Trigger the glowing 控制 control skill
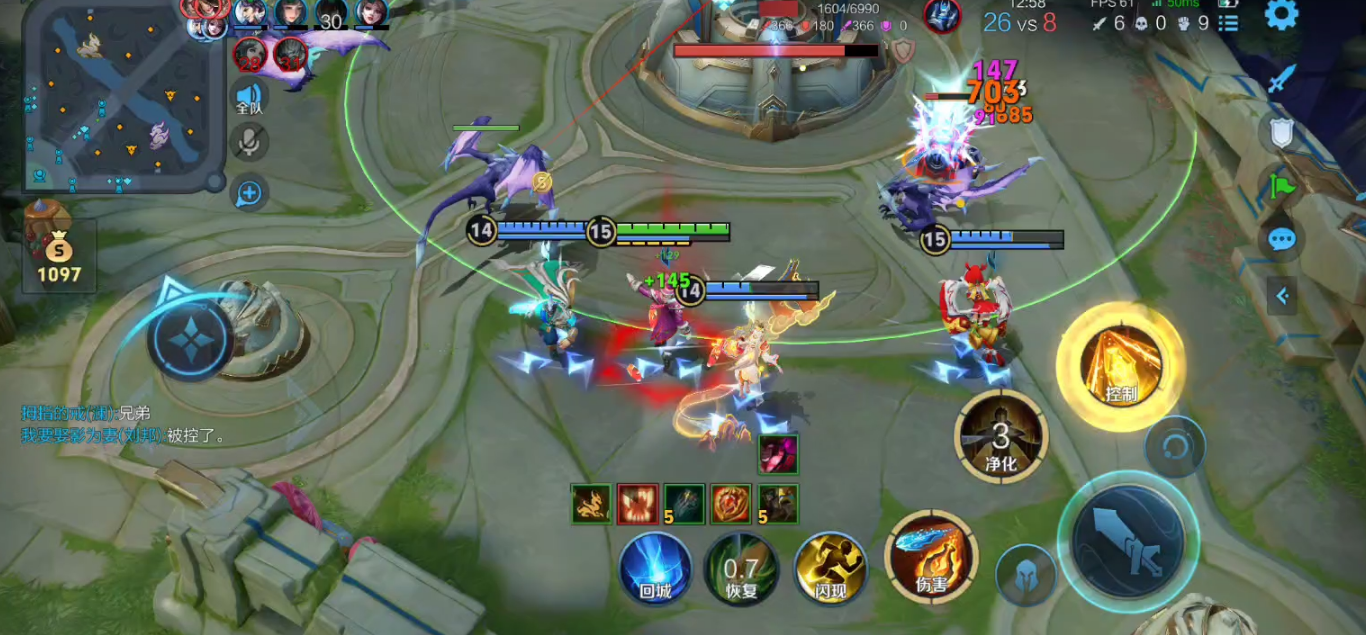The height and width of the screenshot is (635, 1366). pos(1120,366)
